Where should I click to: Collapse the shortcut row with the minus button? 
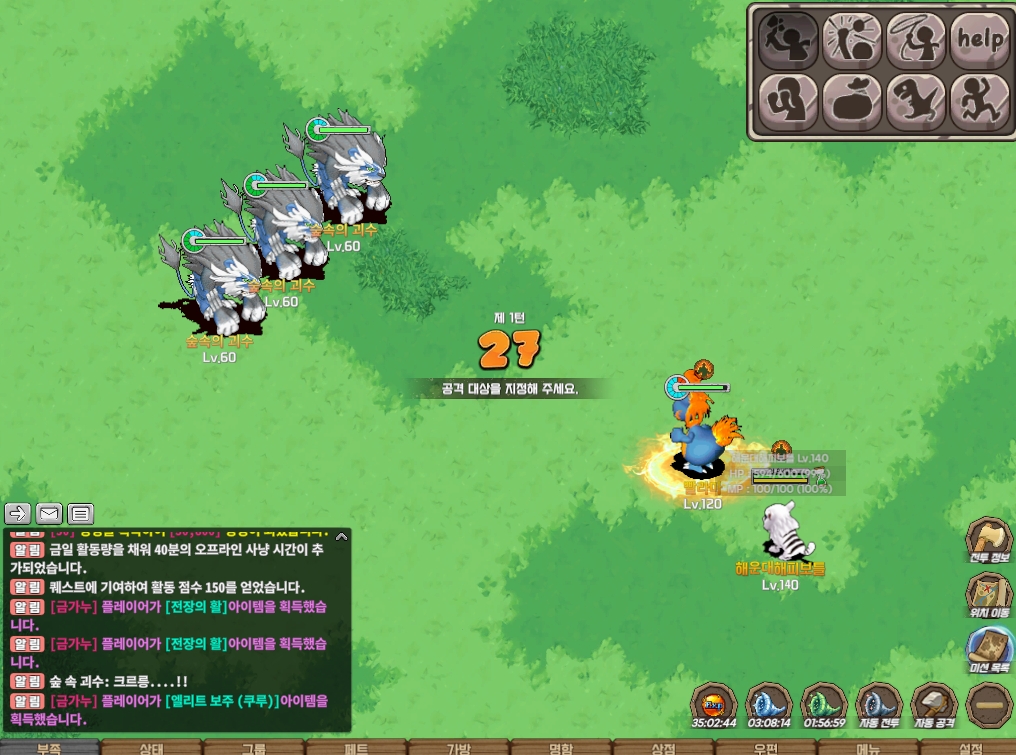(989, 705)
